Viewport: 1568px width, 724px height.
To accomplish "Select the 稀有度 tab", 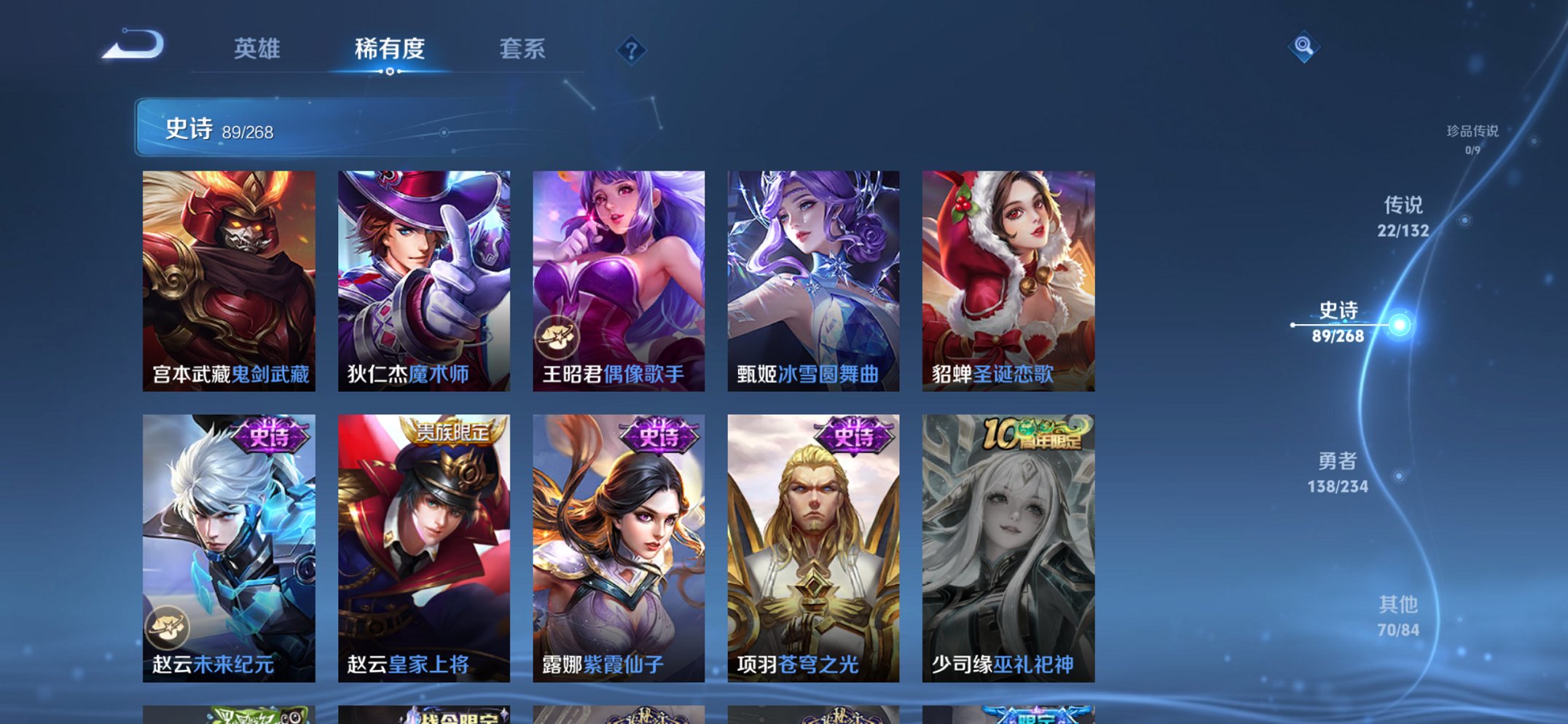I will click(390, 50).
